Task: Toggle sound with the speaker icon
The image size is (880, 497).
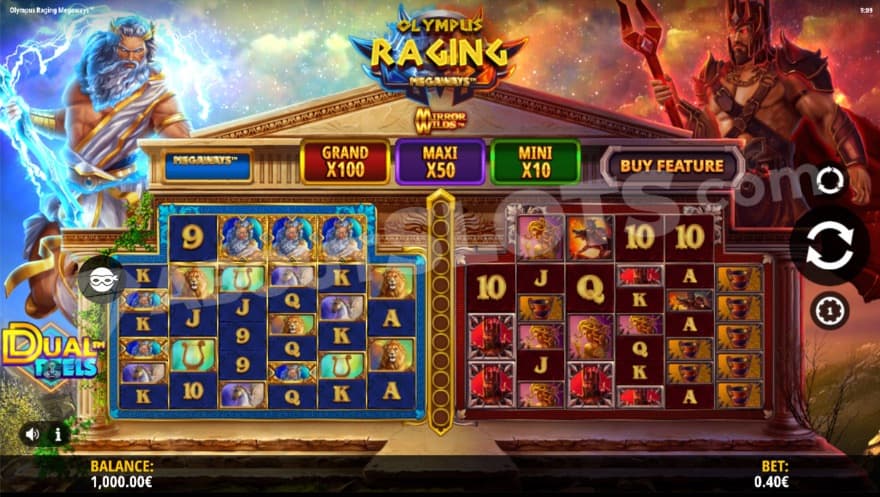Action: pyautogui.click(x=33, y=434)
